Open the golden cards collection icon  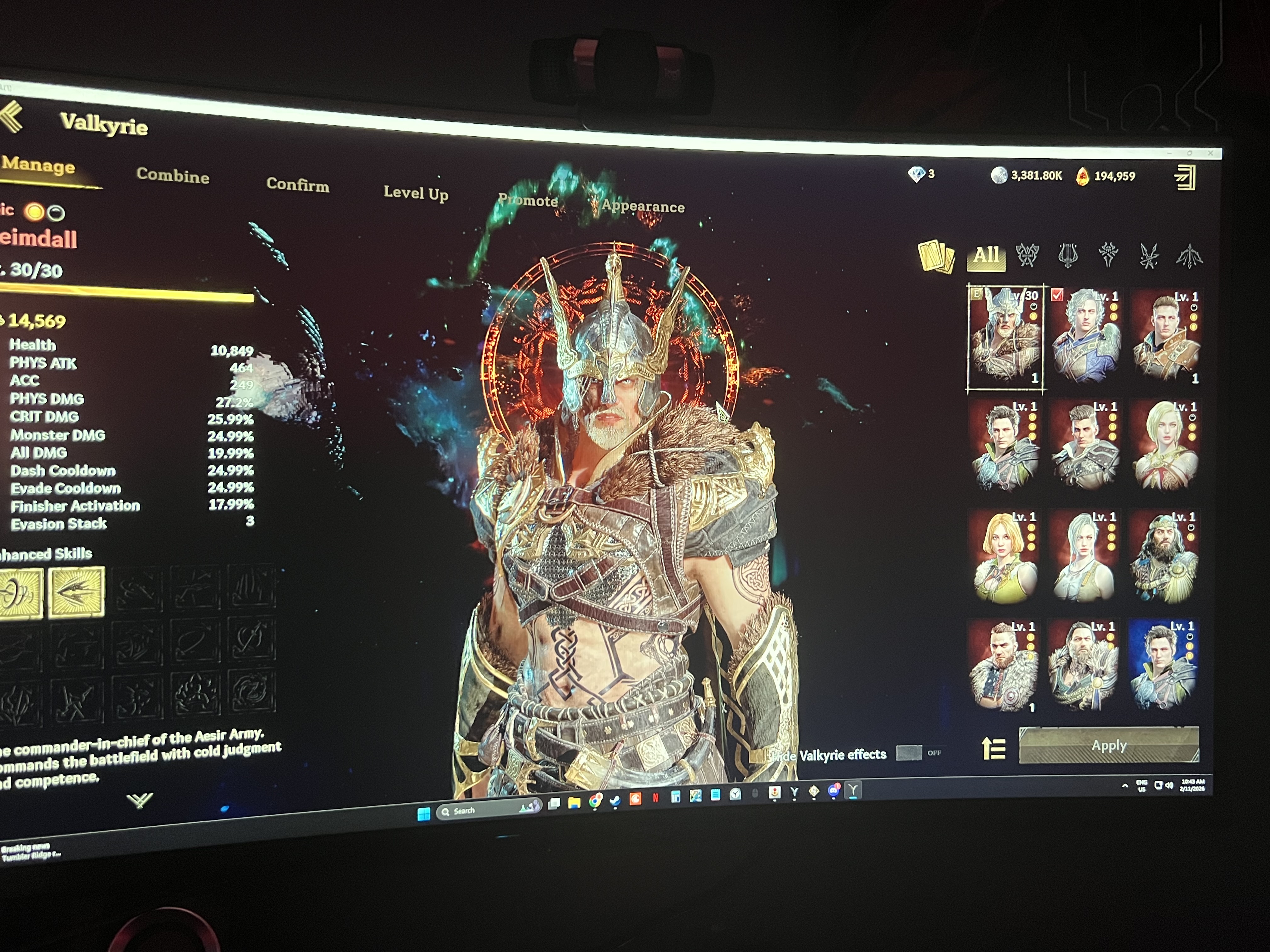point(936,256)
